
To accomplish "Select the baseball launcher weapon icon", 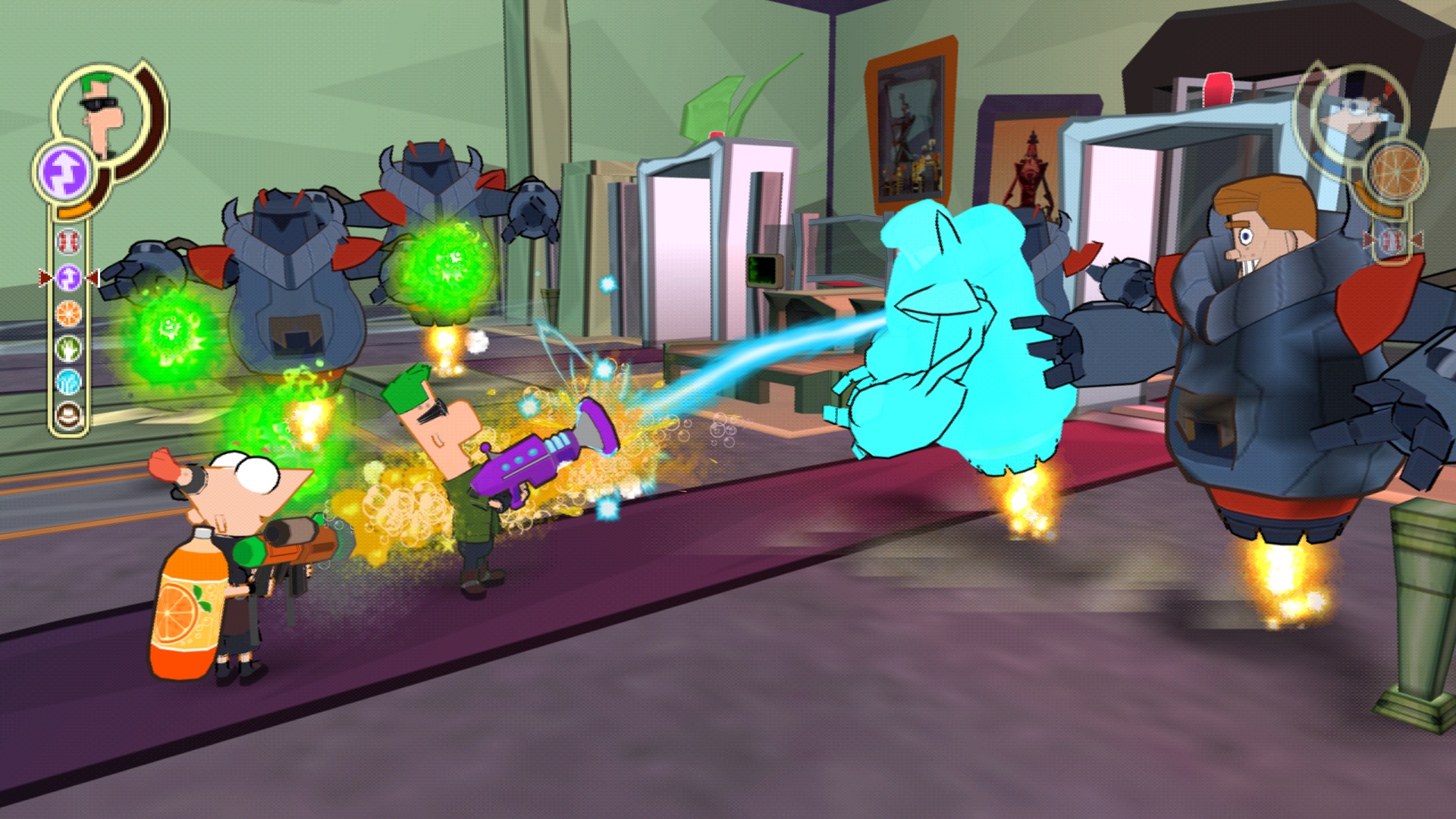I will point(68,240).
